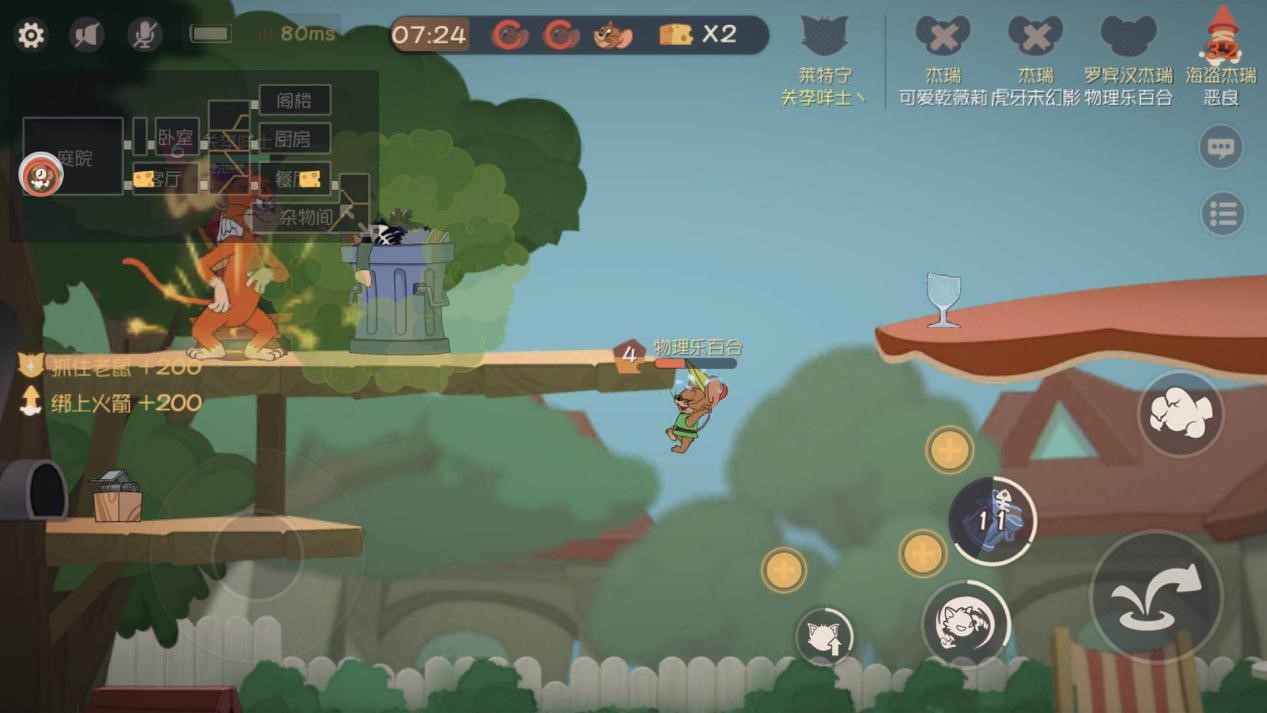Select the 庭院 room on the minimap
This screenshot has height=713, width=1267.
(73, 156)
